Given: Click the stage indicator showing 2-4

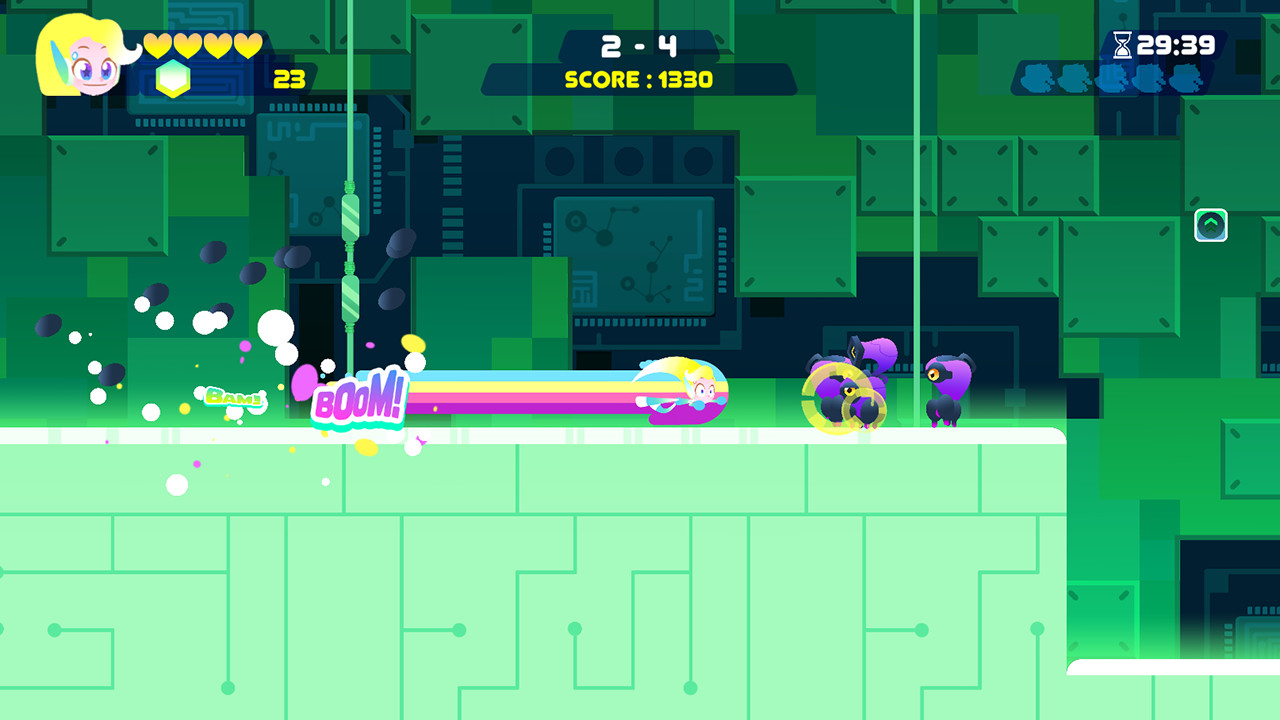Looking at the screenshot, I should point(642,46).
